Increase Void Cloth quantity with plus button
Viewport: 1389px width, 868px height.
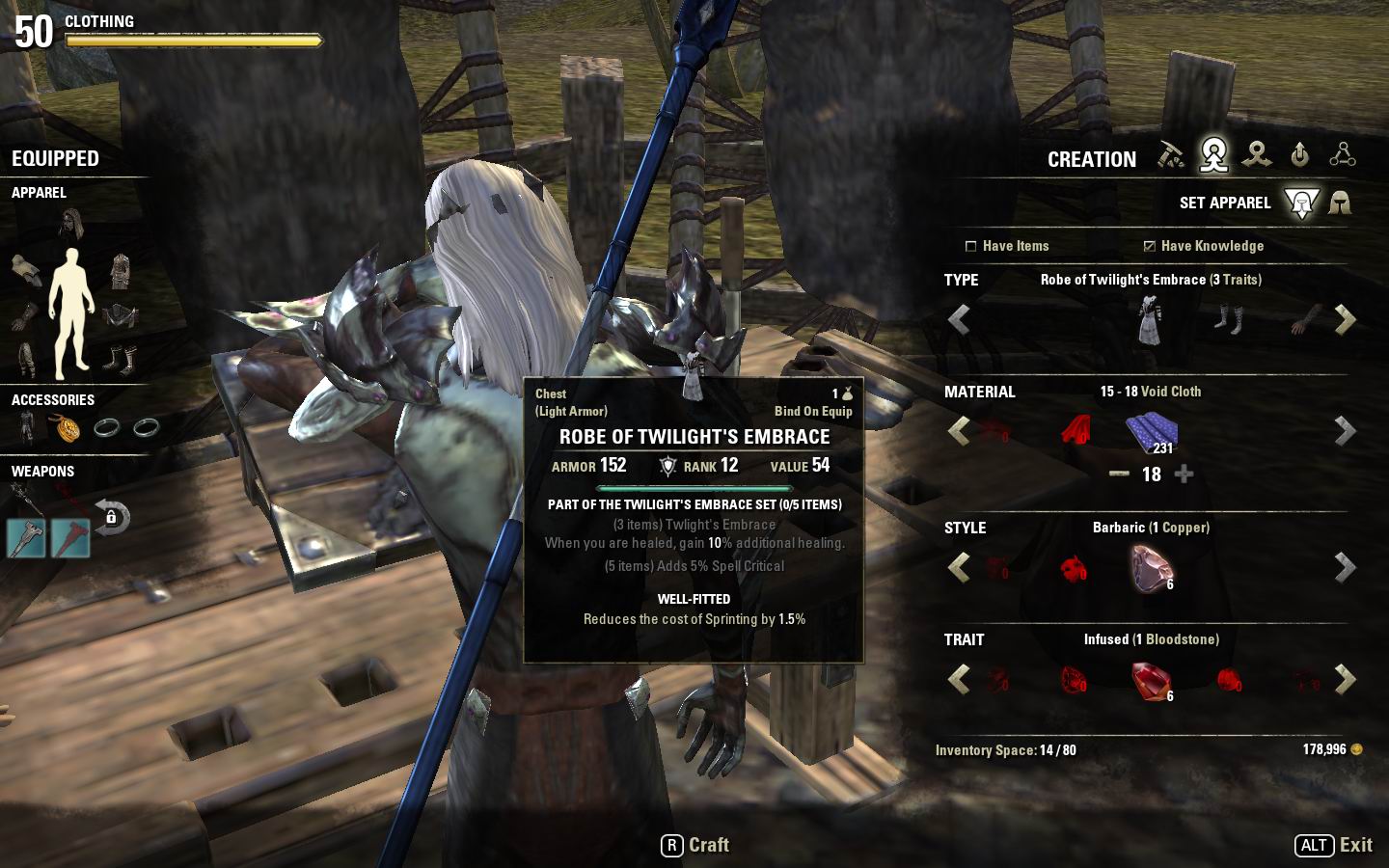(x=1185, y=474)
